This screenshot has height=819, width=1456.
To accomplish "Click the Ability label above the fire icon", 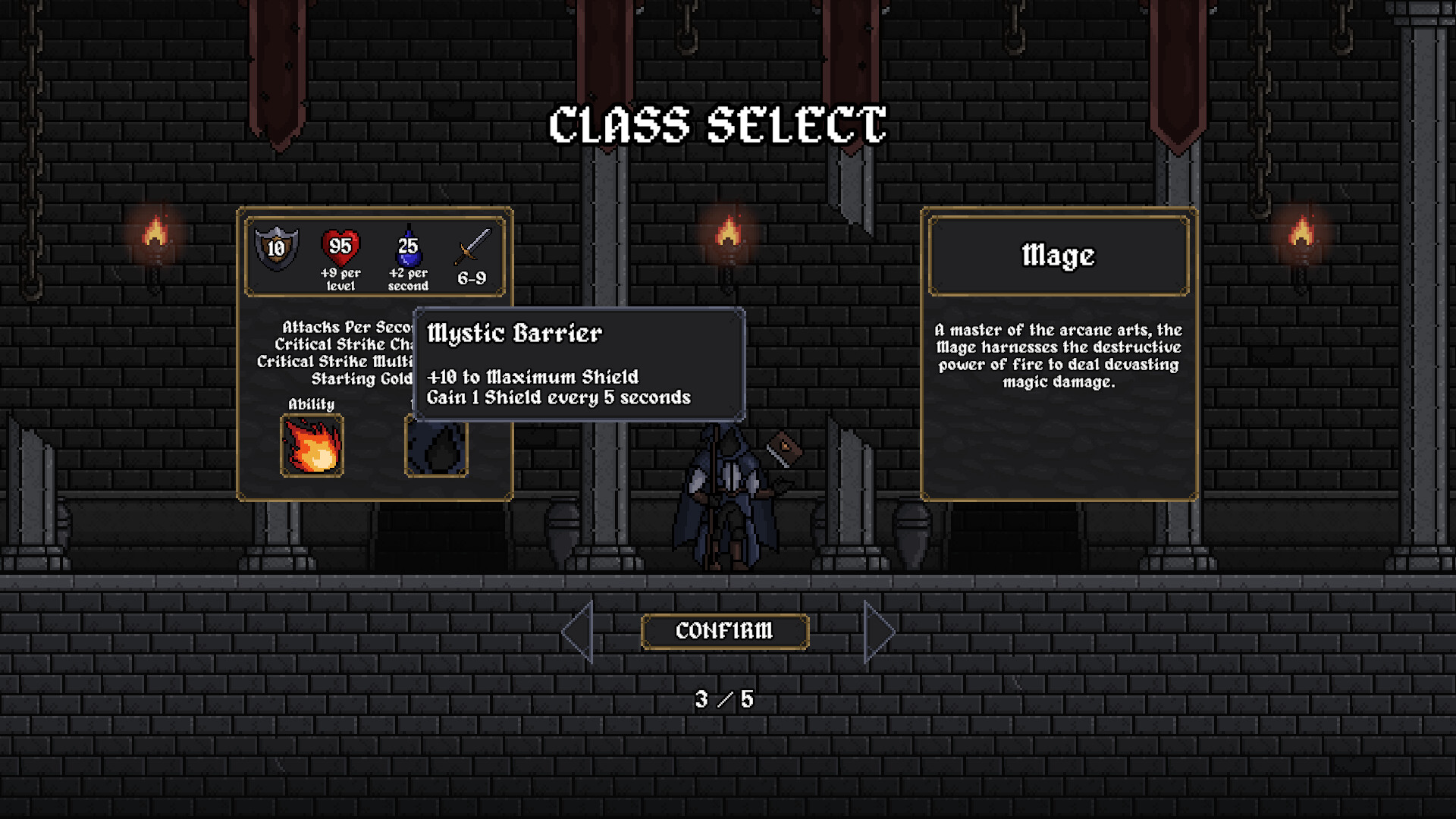I will [x=311, y=404].
